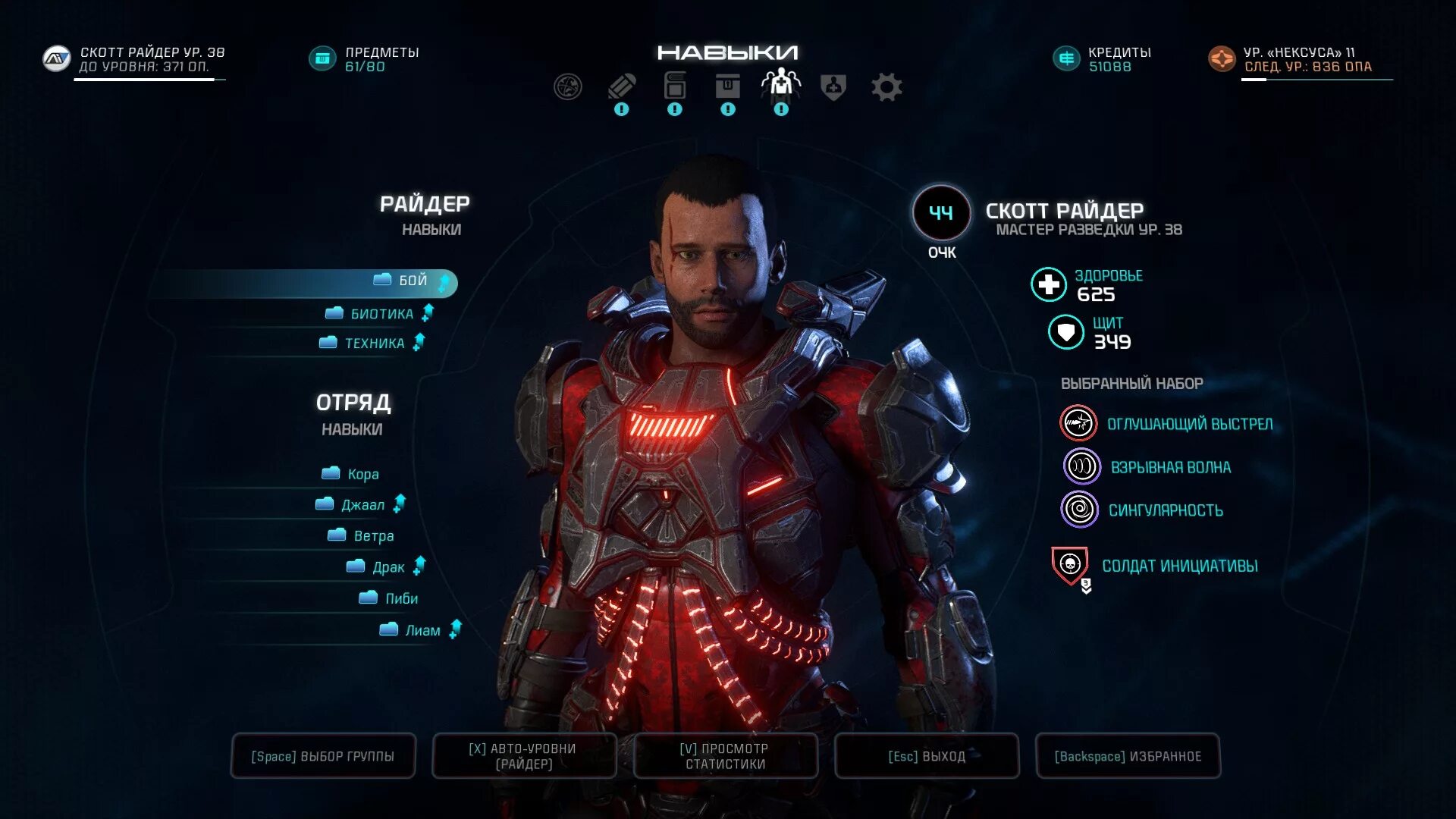
Task: Choose Пиби from the squad list
Action: pyautogui.click(x=400, y=599)
